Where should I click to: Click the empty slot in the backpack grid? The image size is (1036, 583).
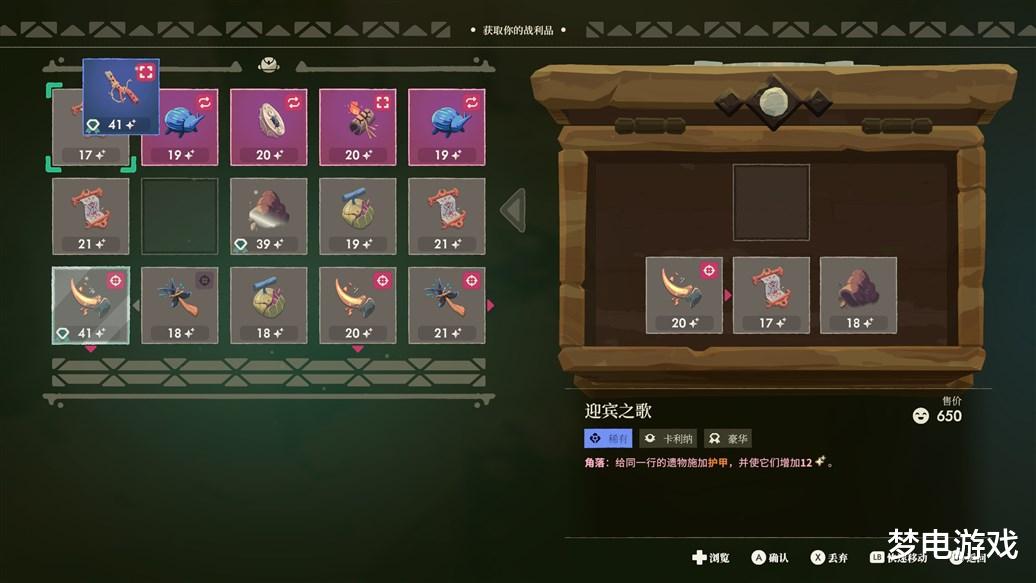click(x=179, y=216)
